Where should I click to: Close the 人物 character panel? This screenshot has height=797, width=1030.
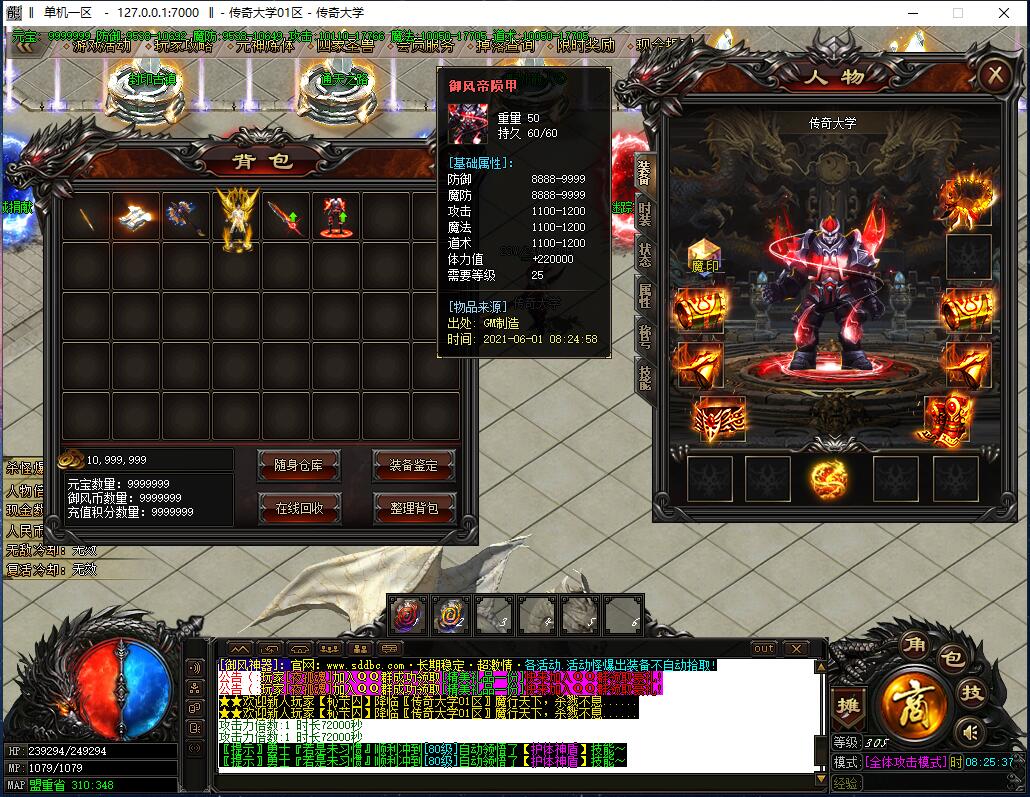point(994,76)
